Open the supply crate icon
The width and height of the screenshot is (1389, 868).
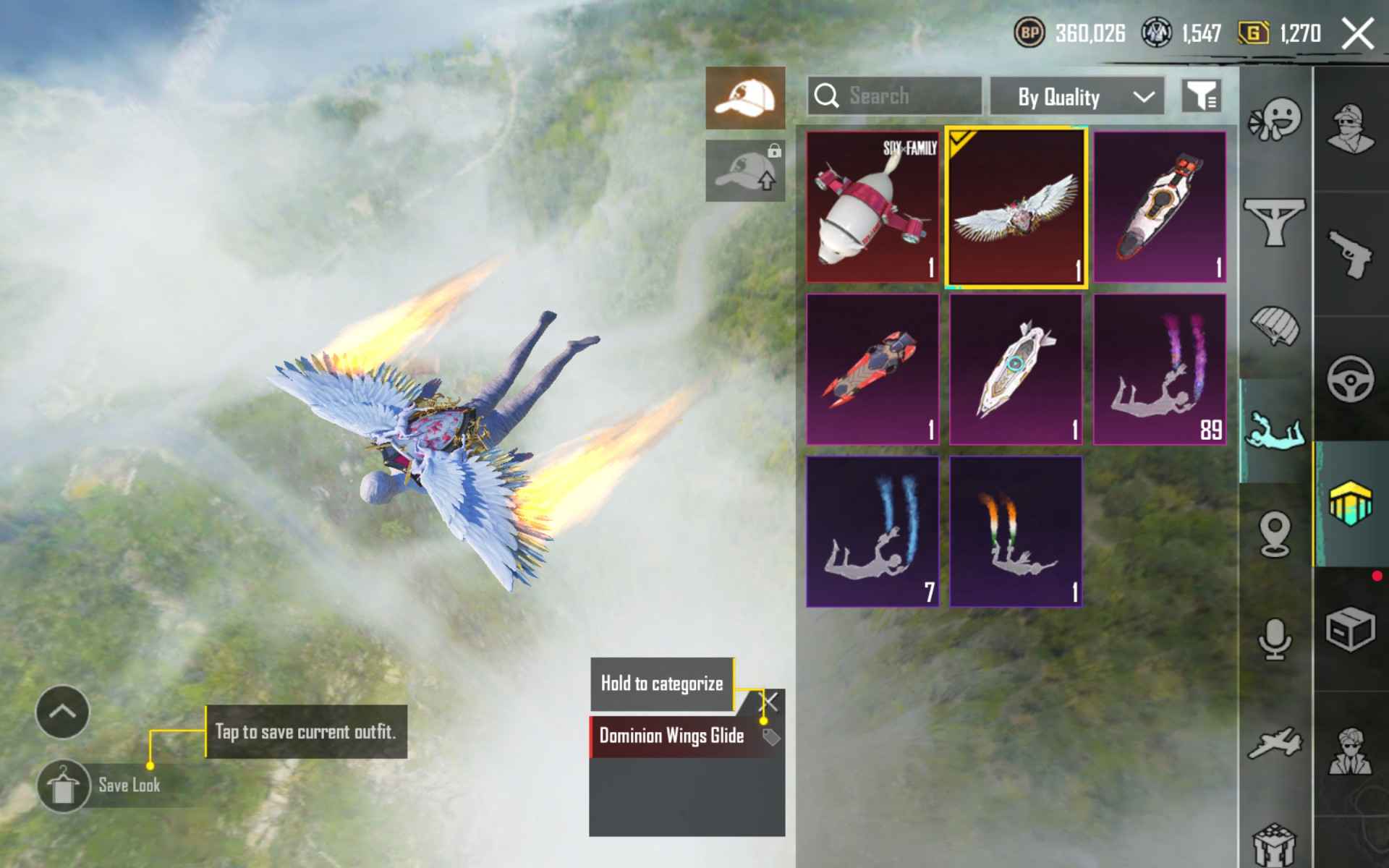[x=1350, y=629]
